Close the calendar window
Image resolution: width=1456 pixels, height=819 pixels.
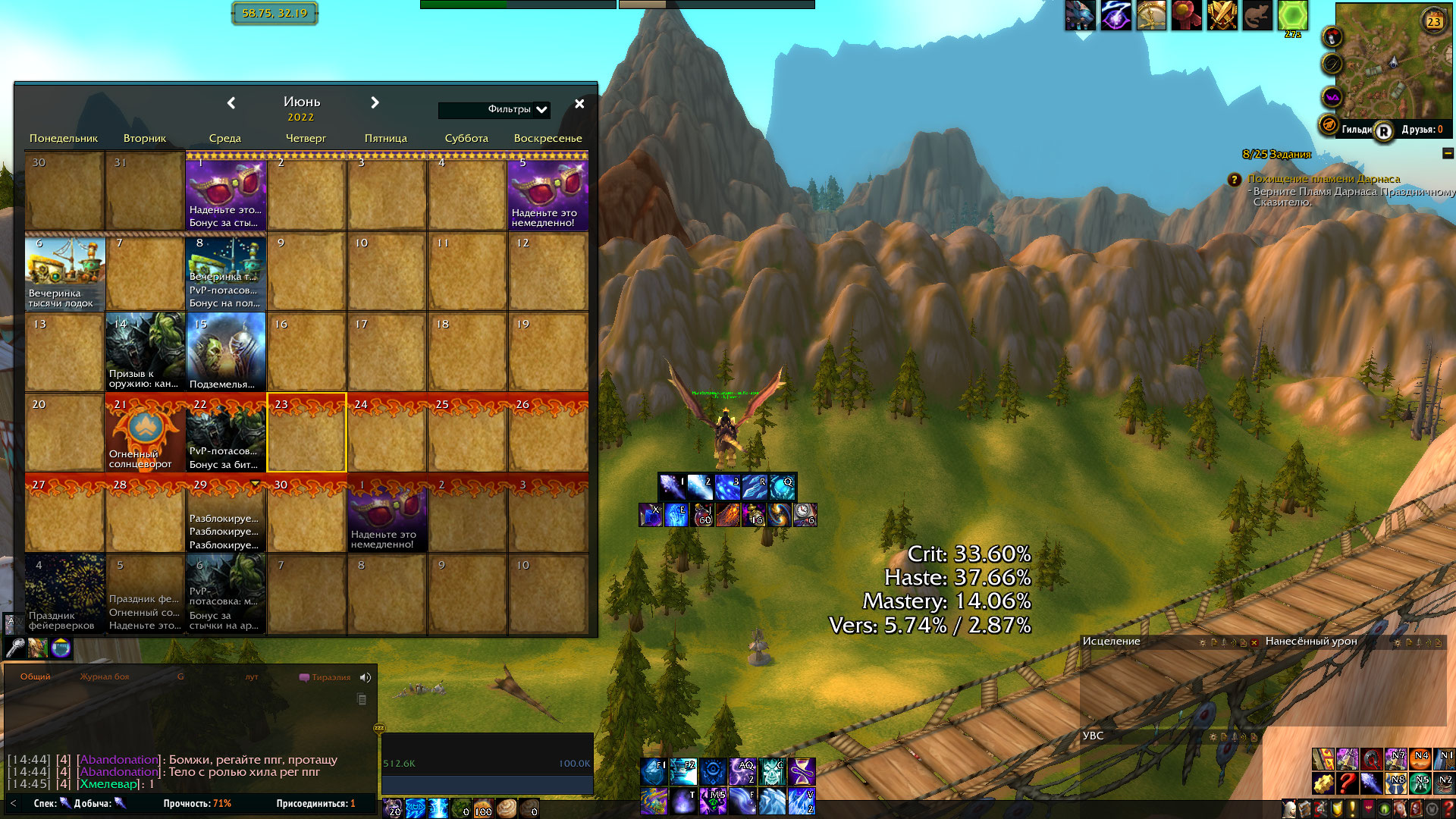tap(579, 104)
